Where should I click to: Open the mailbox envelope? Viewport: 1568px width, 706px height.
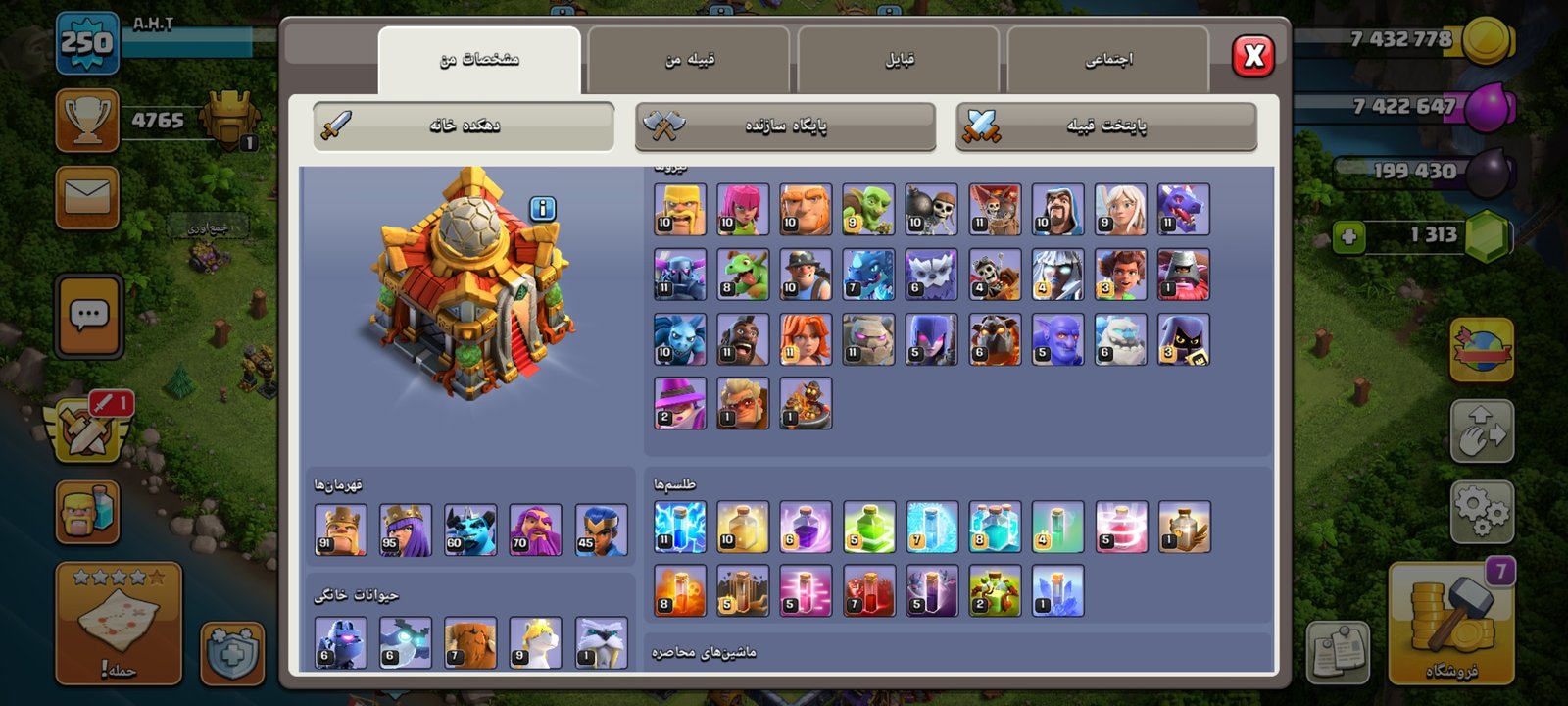point(87,197)
